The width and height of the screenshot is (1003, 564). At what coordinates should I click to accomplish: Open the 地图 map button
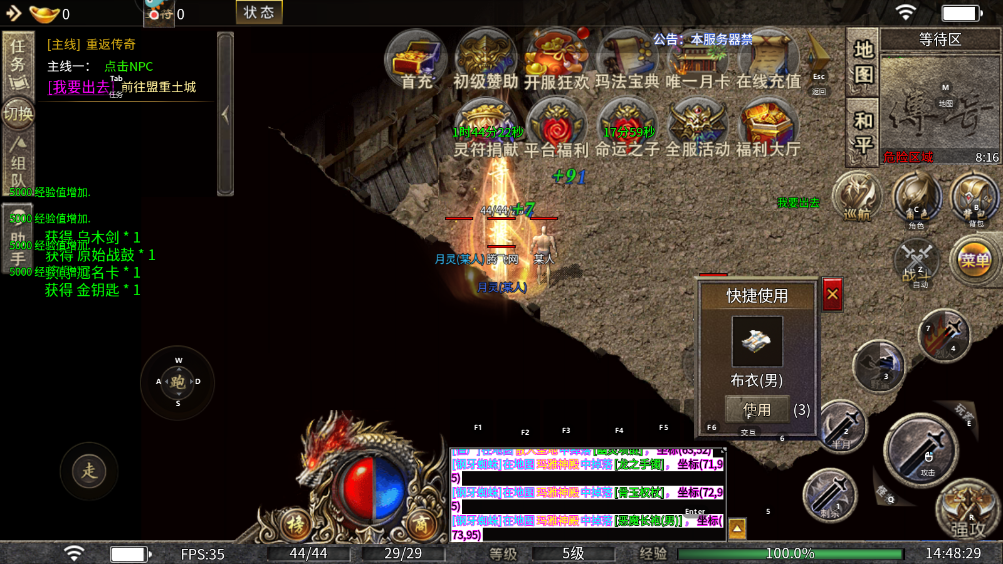[862, 61]
